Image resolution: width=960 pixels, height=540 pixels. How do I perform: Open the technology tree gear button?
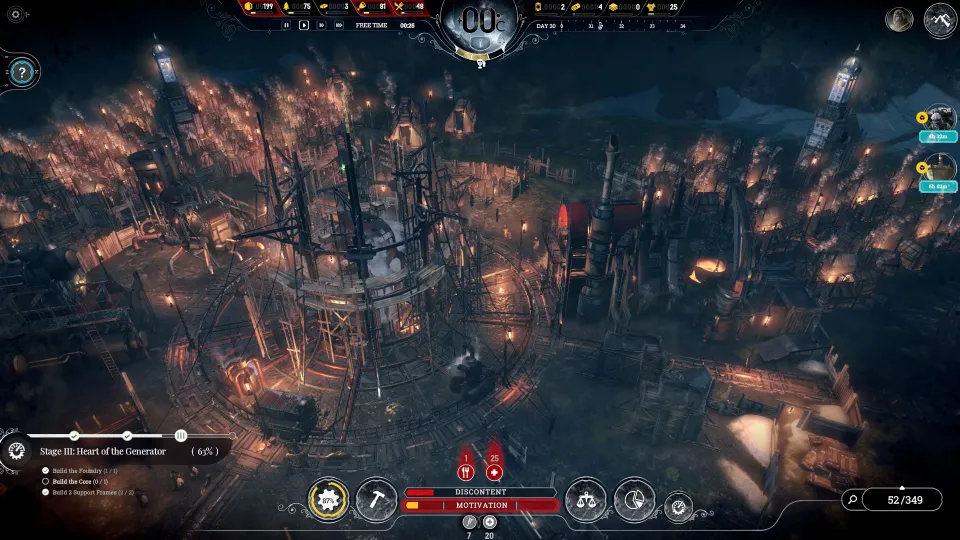tap(678, 506)
